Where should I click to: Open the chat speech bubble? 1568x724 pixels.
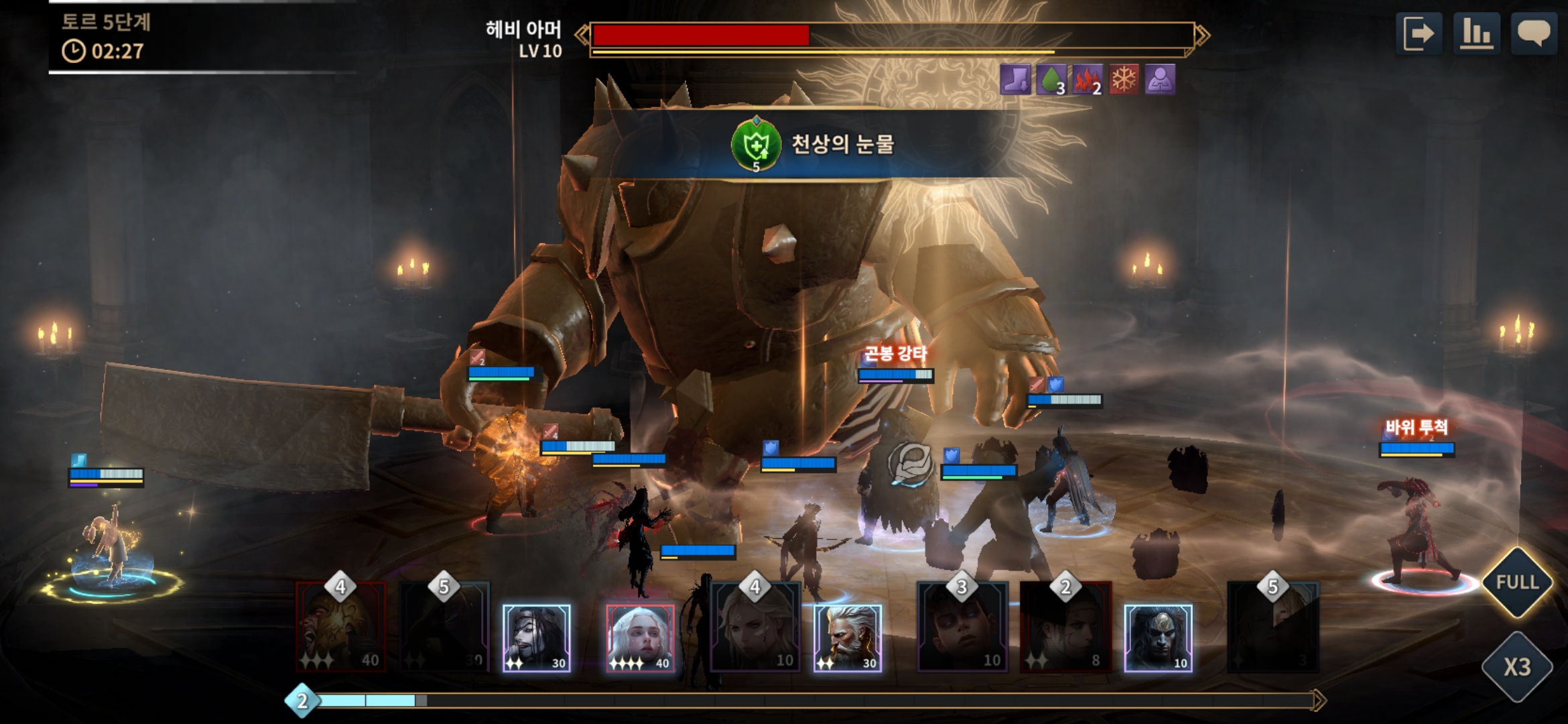[1533, 34]
